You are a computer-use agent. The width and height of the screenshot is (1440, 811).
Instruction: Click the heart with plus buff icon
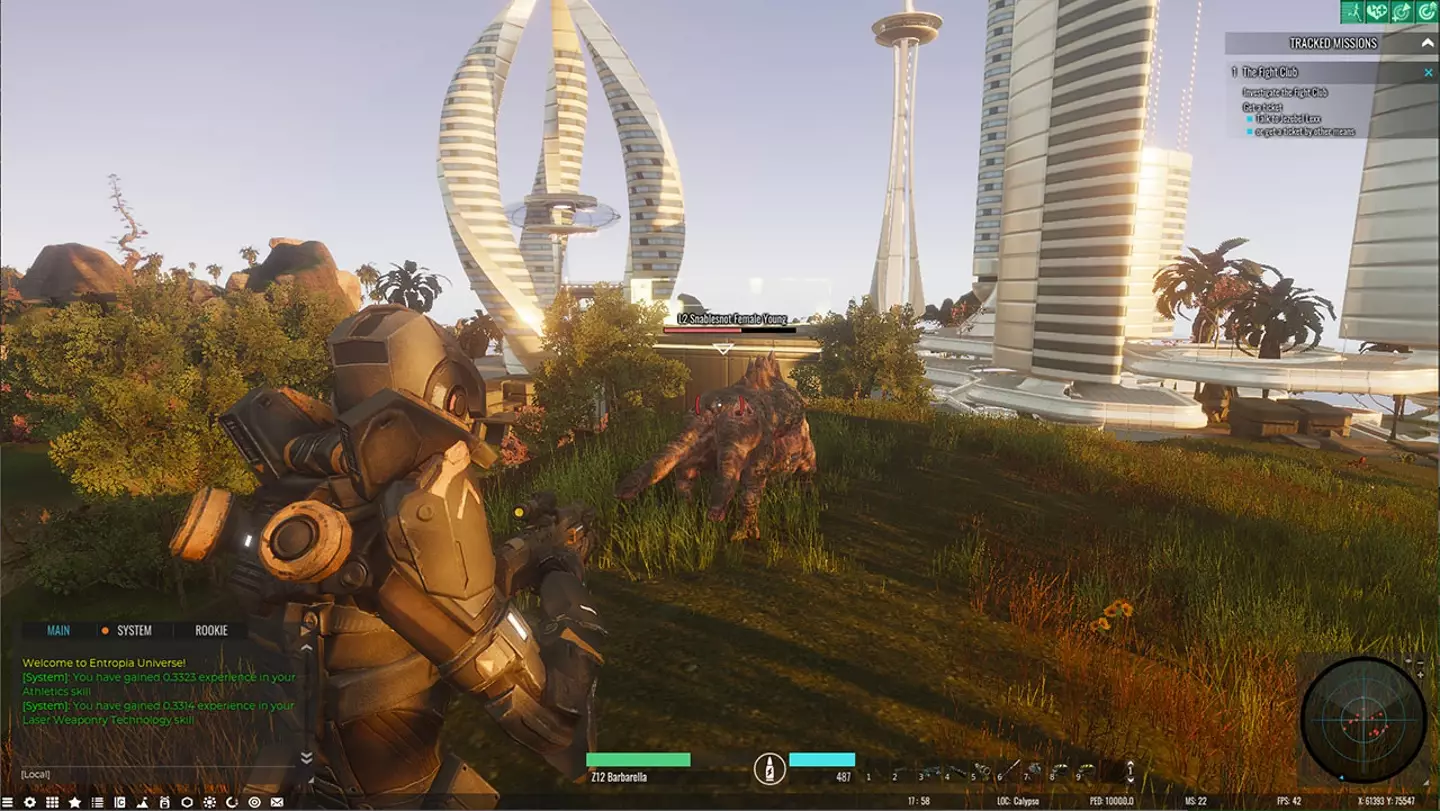(1378, 11)
